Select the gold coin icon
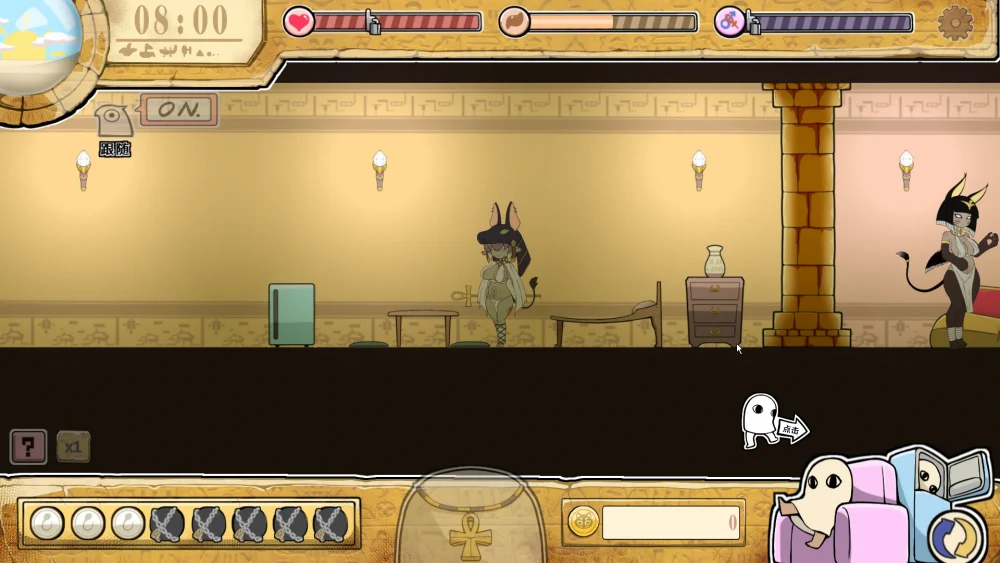Screen dimensions: 1000x563 (583, 521)
